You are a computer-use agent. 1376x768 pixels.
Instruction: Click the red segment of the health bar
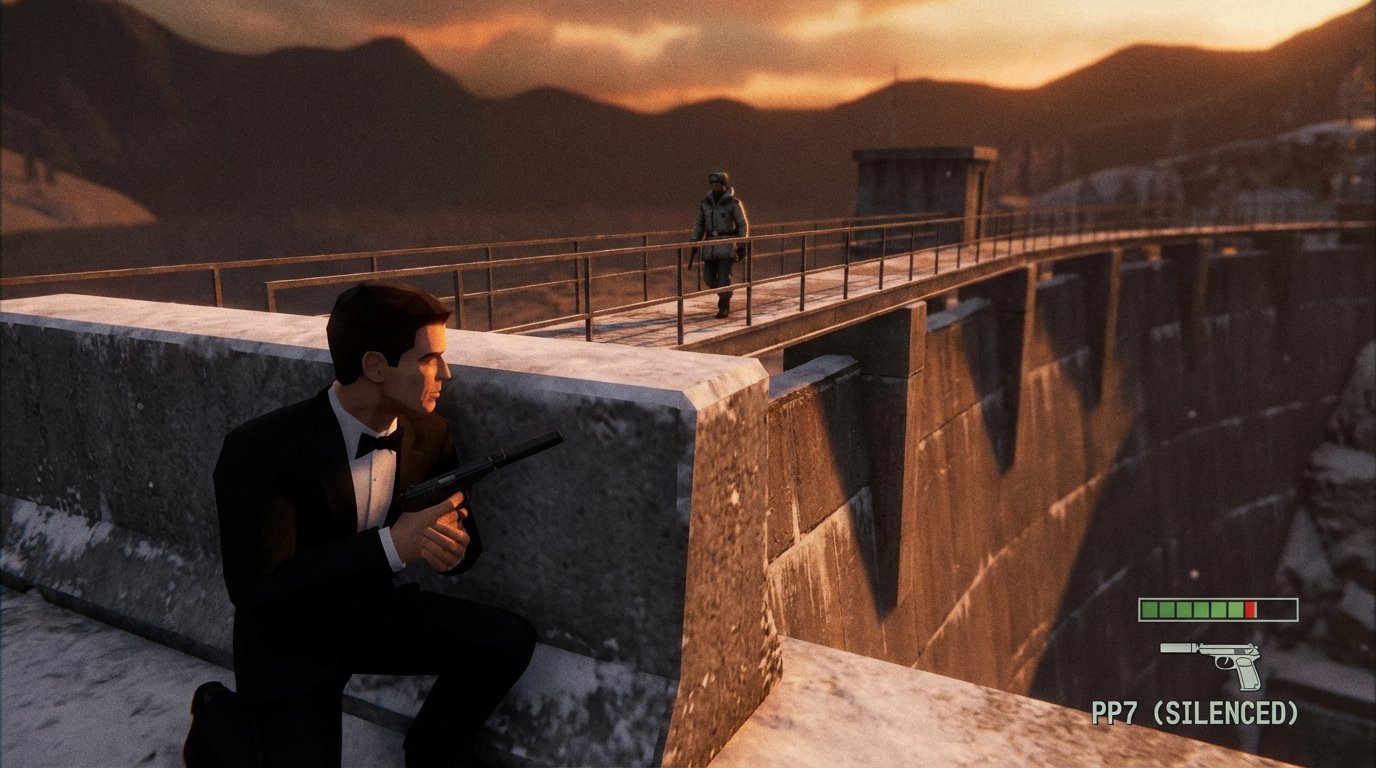[x=1250, y=608]
